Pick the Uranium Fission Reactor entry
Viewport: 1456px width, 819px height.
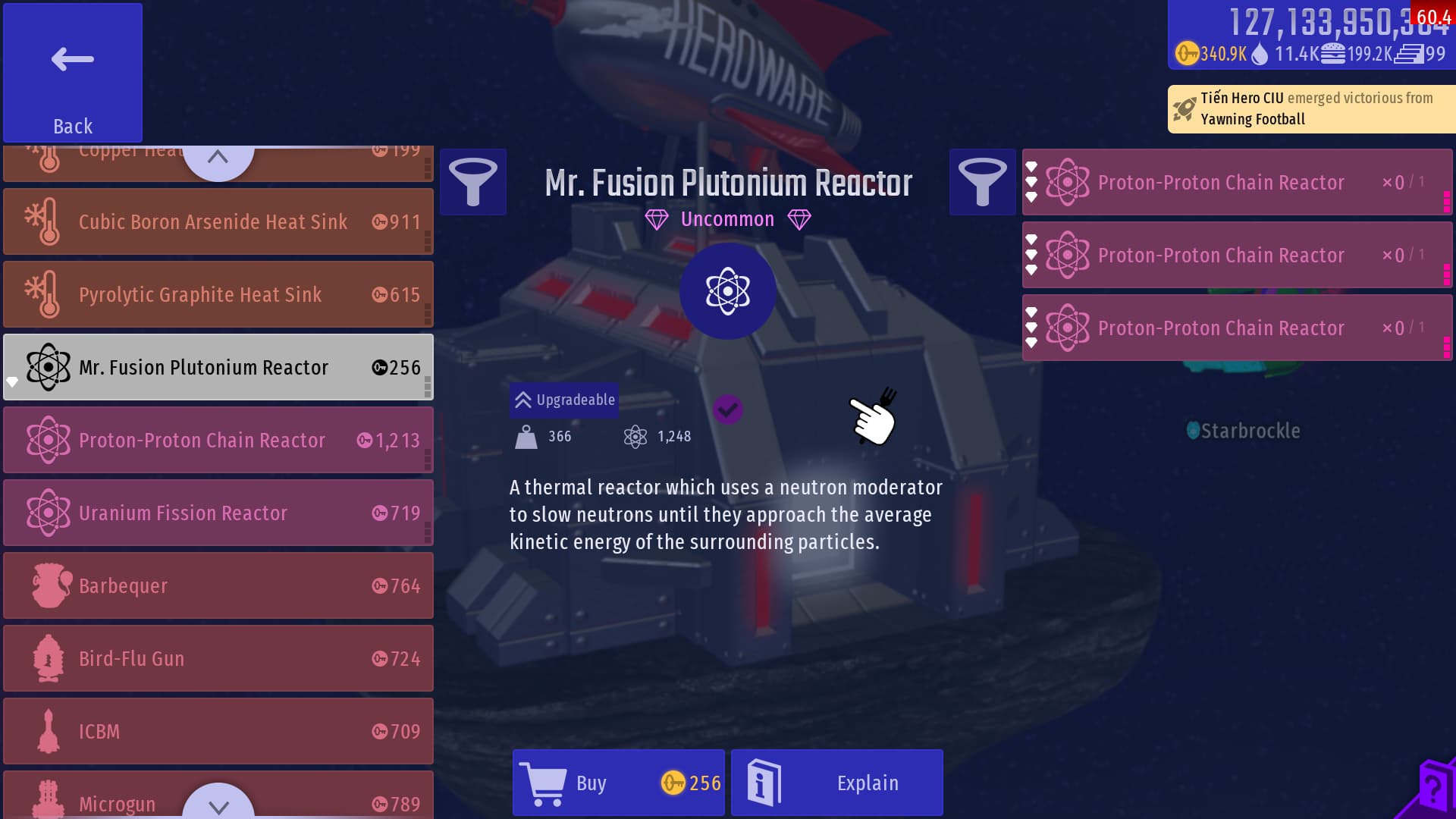218,513
